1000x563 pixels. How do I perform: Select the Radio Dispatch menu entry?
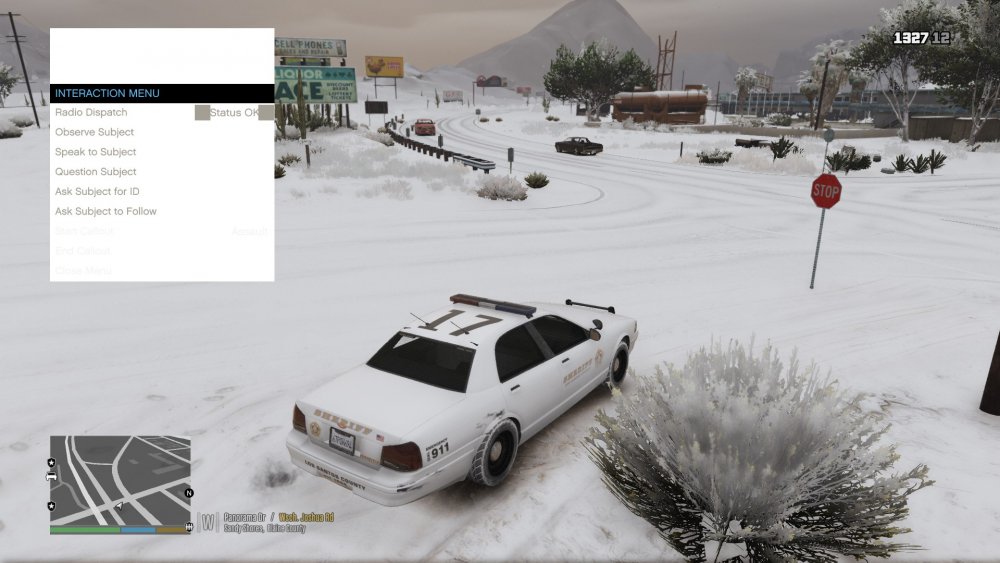[92, 113]
